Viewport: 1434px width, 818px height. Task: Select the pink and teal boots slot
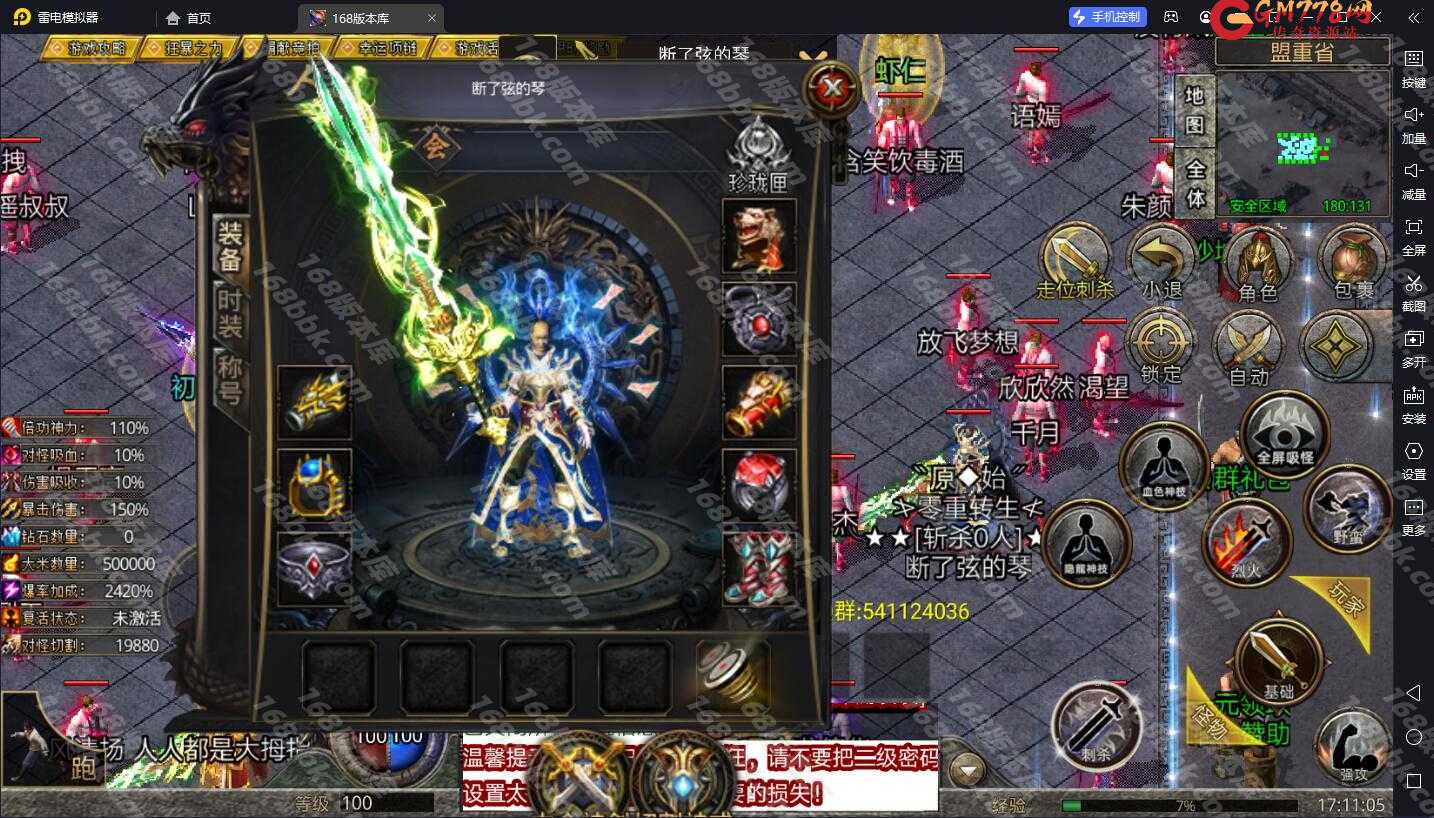pos(759,568)
